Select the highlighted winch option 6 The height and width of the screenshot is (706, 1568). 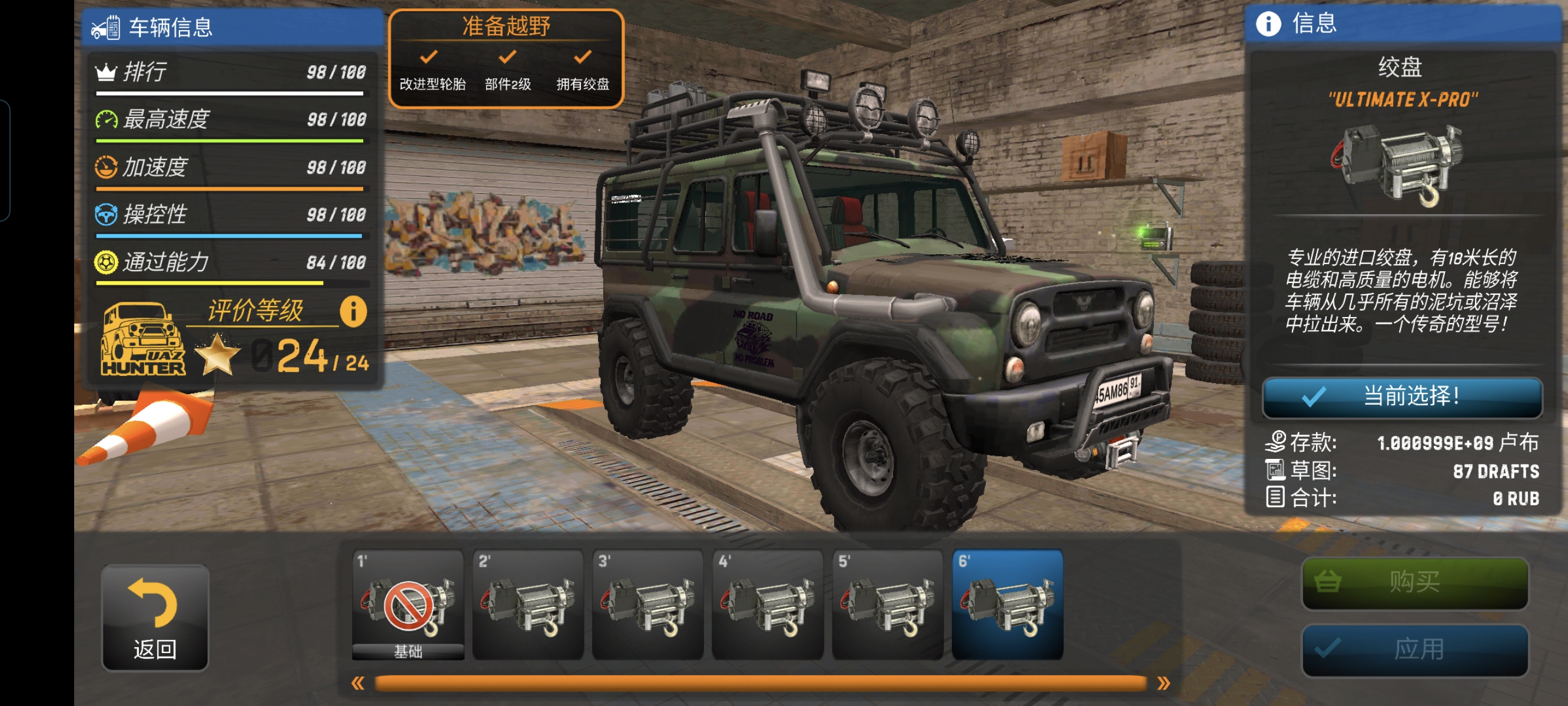pos(1008,604)
